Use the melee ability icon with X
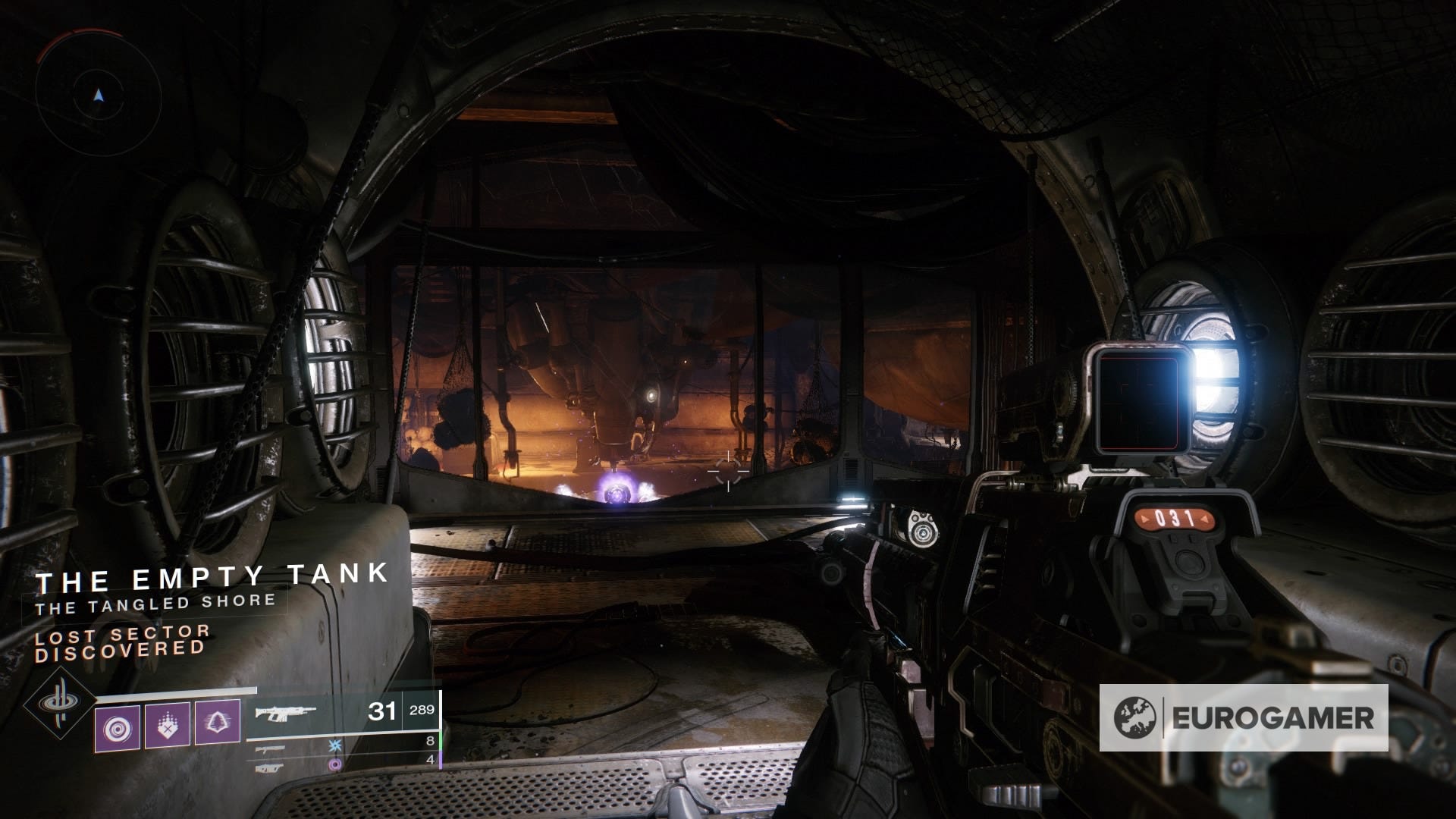 point(167,725)
